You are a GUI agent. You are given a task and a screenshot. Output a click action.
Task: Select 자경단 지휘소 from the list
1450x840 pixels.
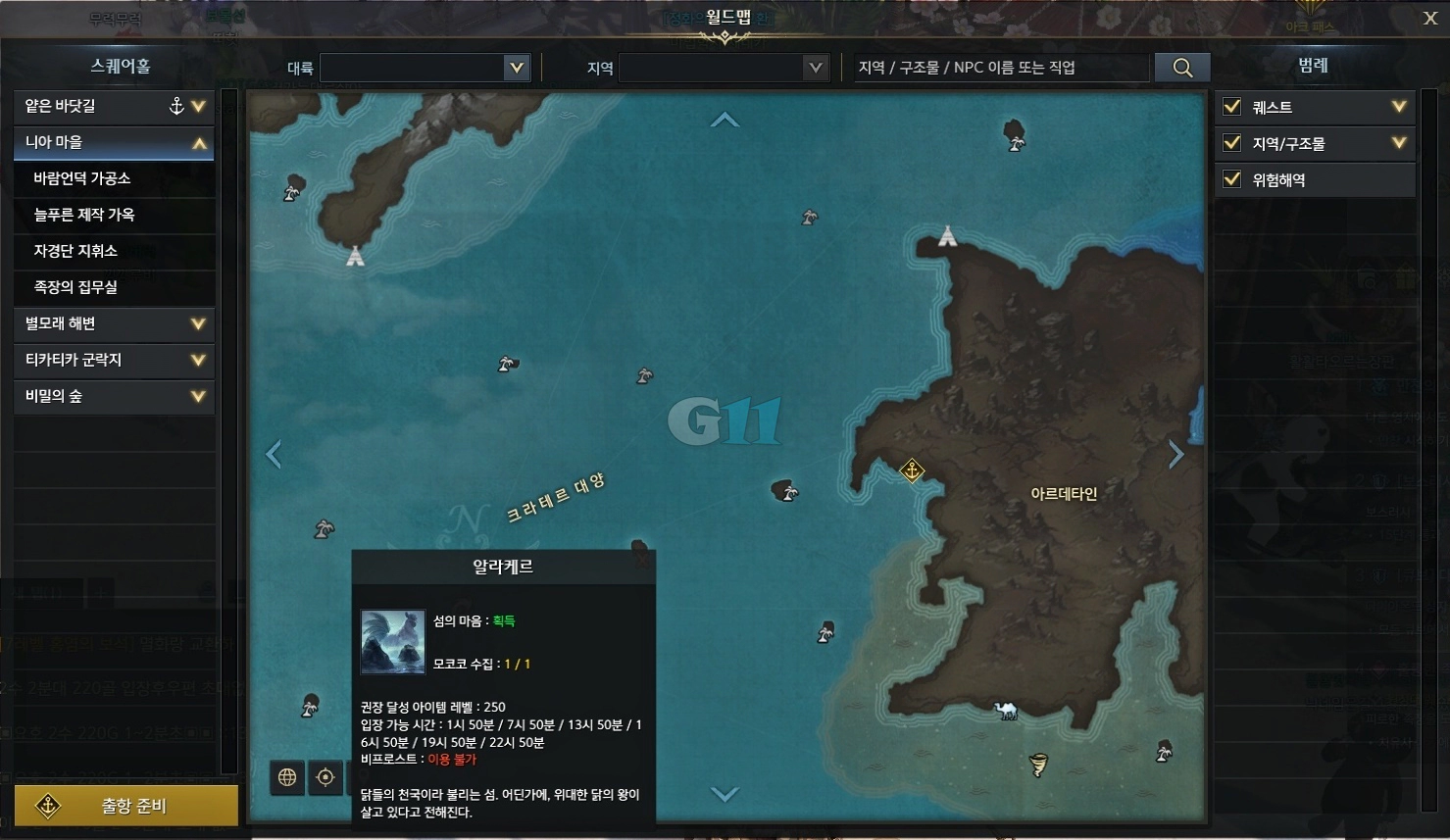pyautogui.click(x=114, y=251)
